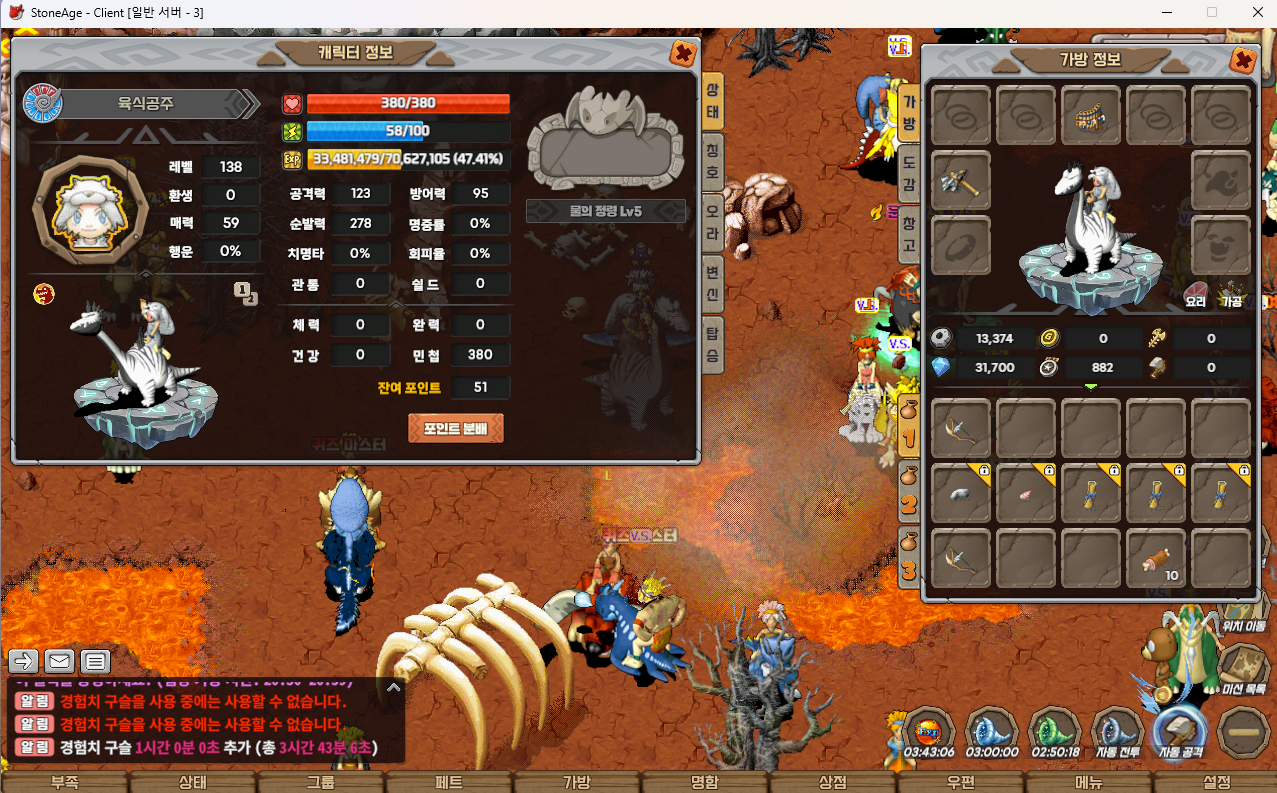Open the 창고 storage tab
Image resolution: width=1277 pixels, height=793 pixels.
[x=910, y=232]
